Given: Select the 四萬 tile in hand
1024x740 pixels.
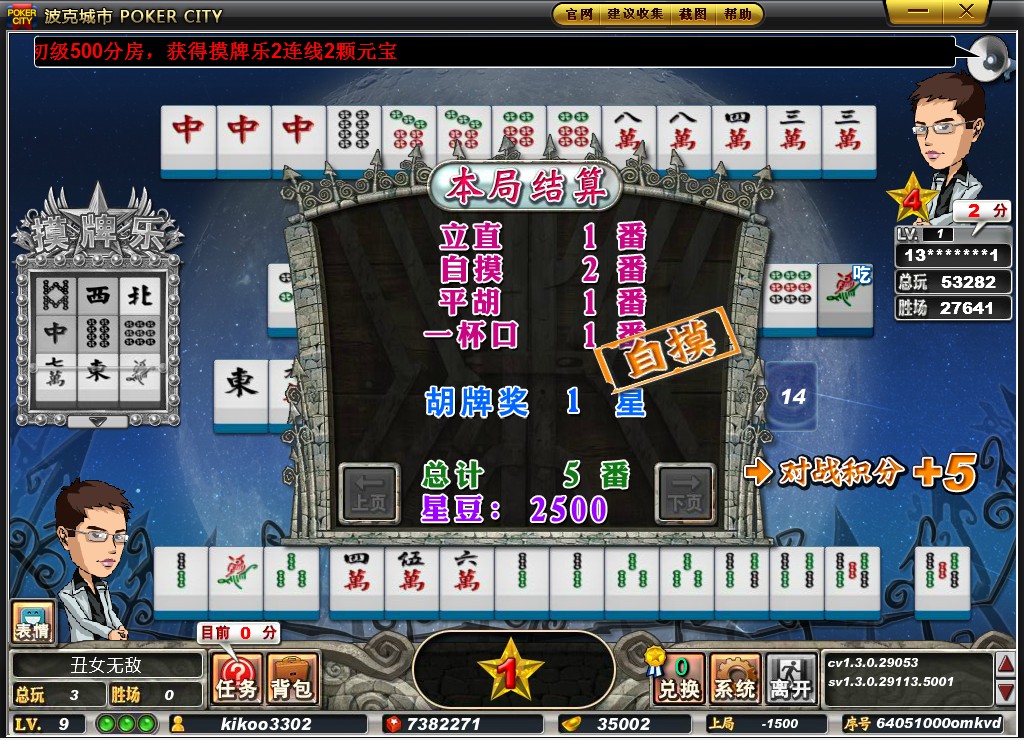Looking at the screenshot, I should click(357, 578).
